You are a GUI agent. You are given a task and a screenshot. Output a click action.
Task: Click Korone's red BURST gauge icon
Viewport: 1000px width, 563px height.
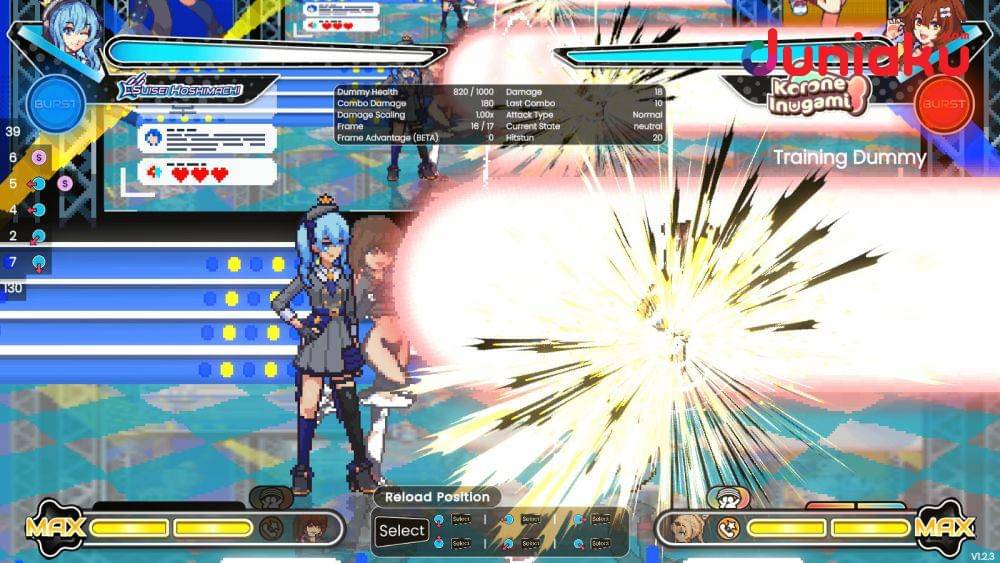(944, 104)
